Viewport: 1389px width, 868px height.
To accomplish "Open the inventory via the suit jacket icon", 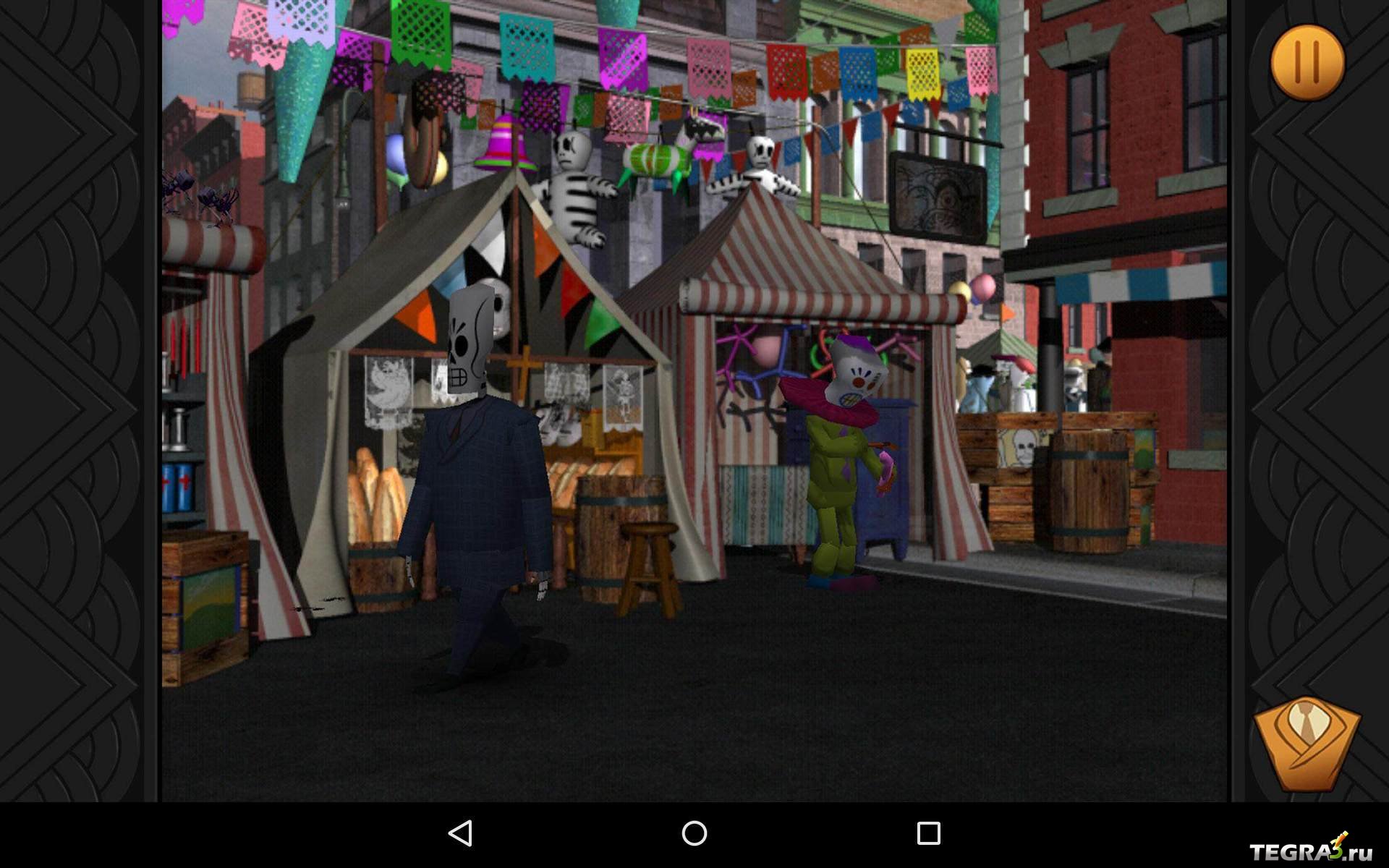I will 1307,743.
